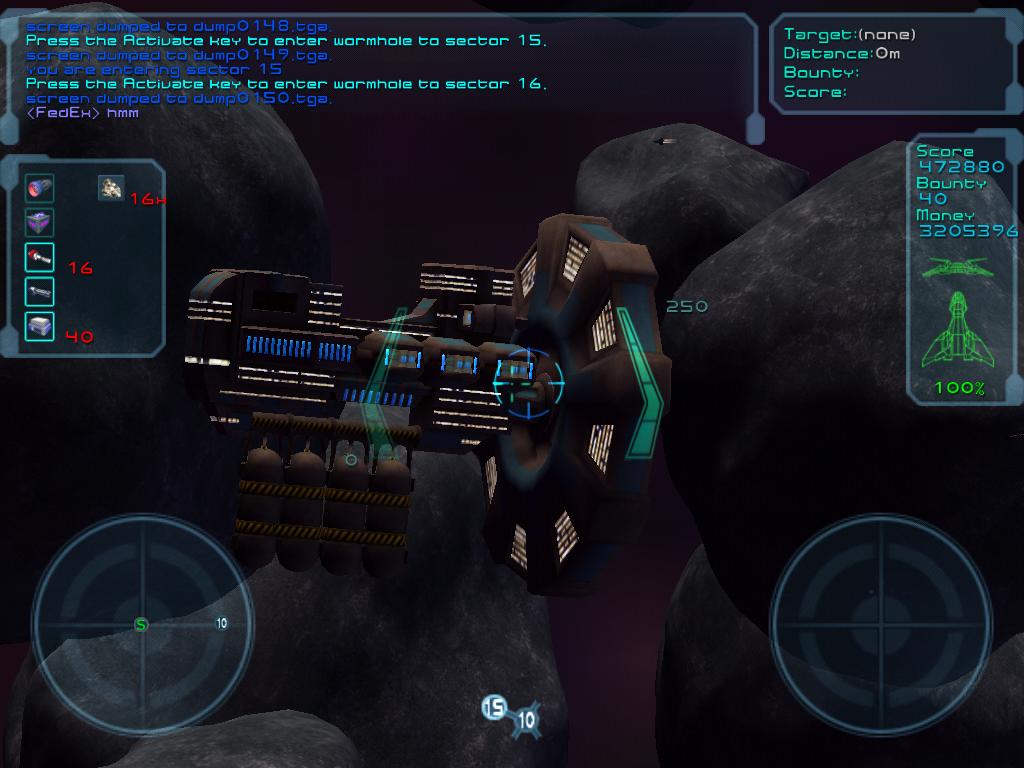Click the right radar scope
The width and height of the screenshot is (1024, 768).
pyautogui.click(x=881, y=623)
